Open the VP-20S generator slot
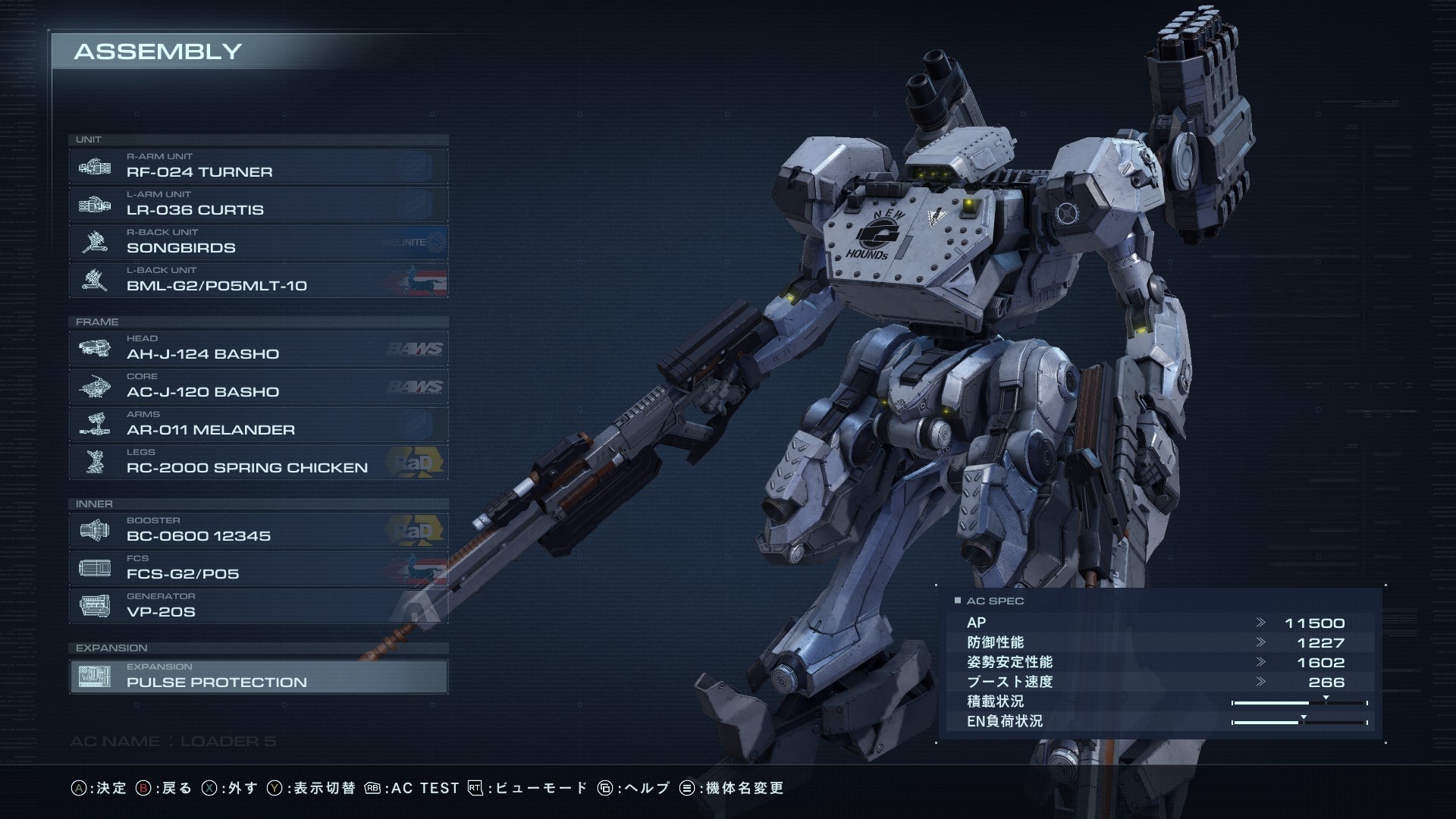This screenshot has width=1456, height=819. (258, 606)
